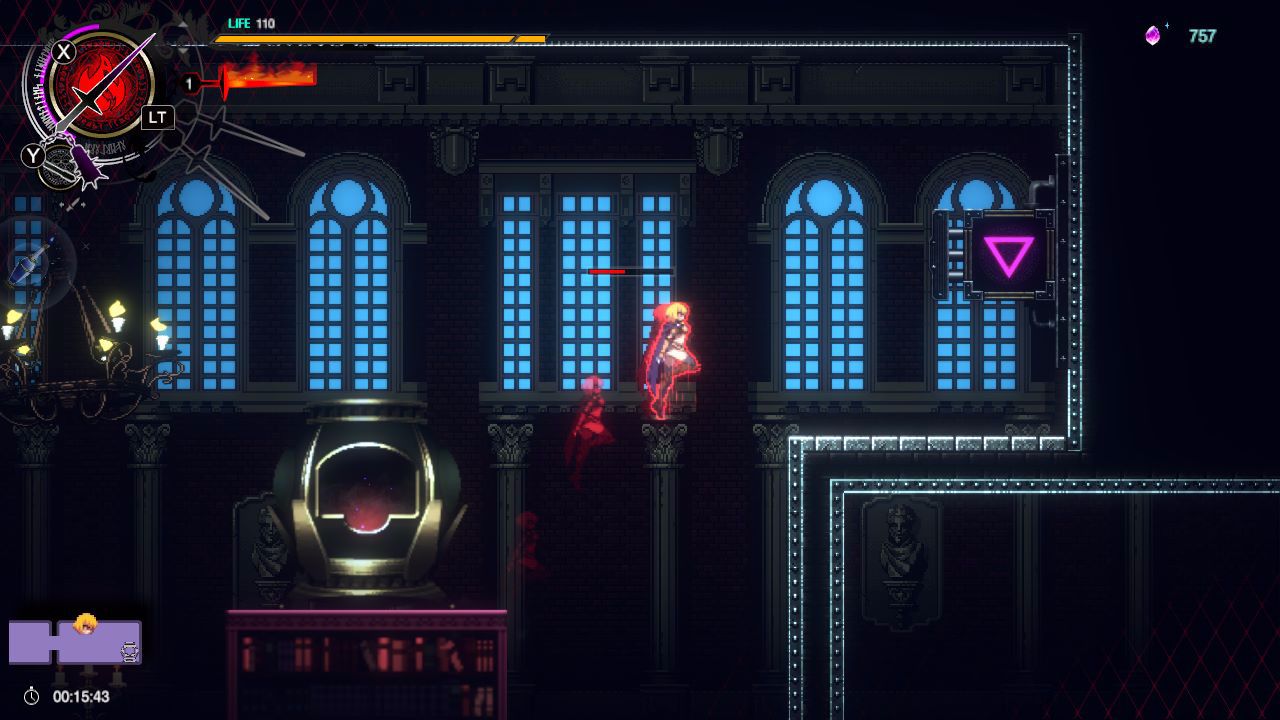Screen dimensions: 1280x720
Task: Click the LIFE 110 label
Action: (240, 23)
